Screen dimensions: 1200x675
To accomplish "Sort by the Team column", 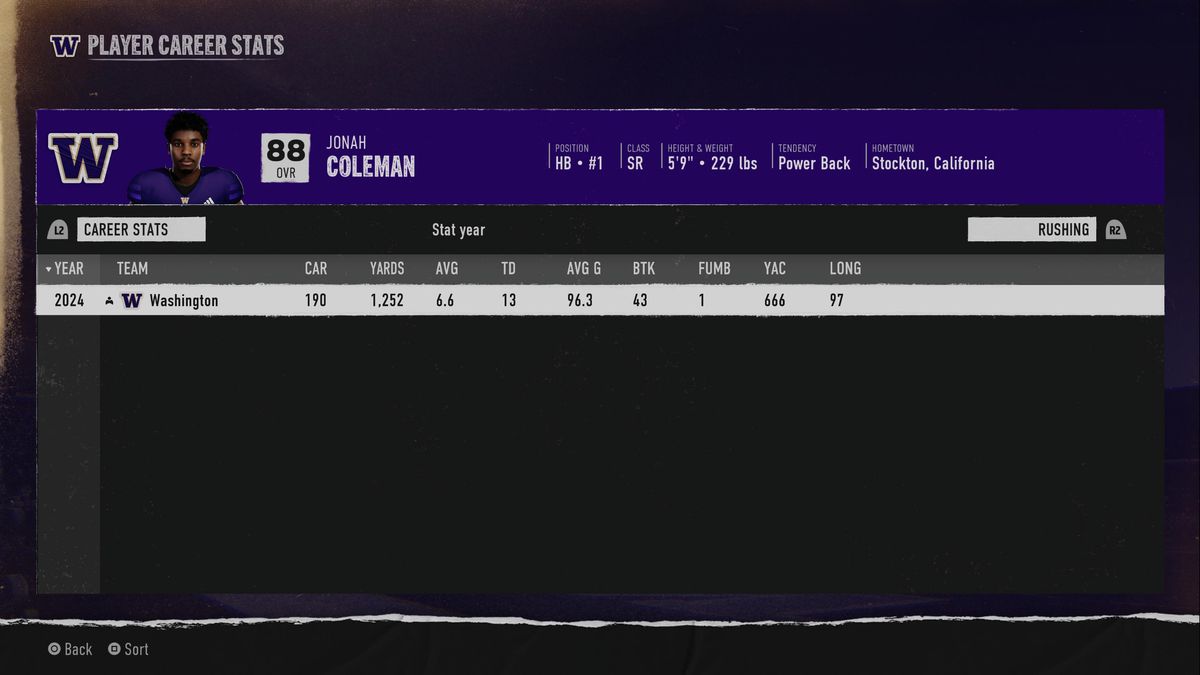I will pyautogui.click(x=132, y=268).
